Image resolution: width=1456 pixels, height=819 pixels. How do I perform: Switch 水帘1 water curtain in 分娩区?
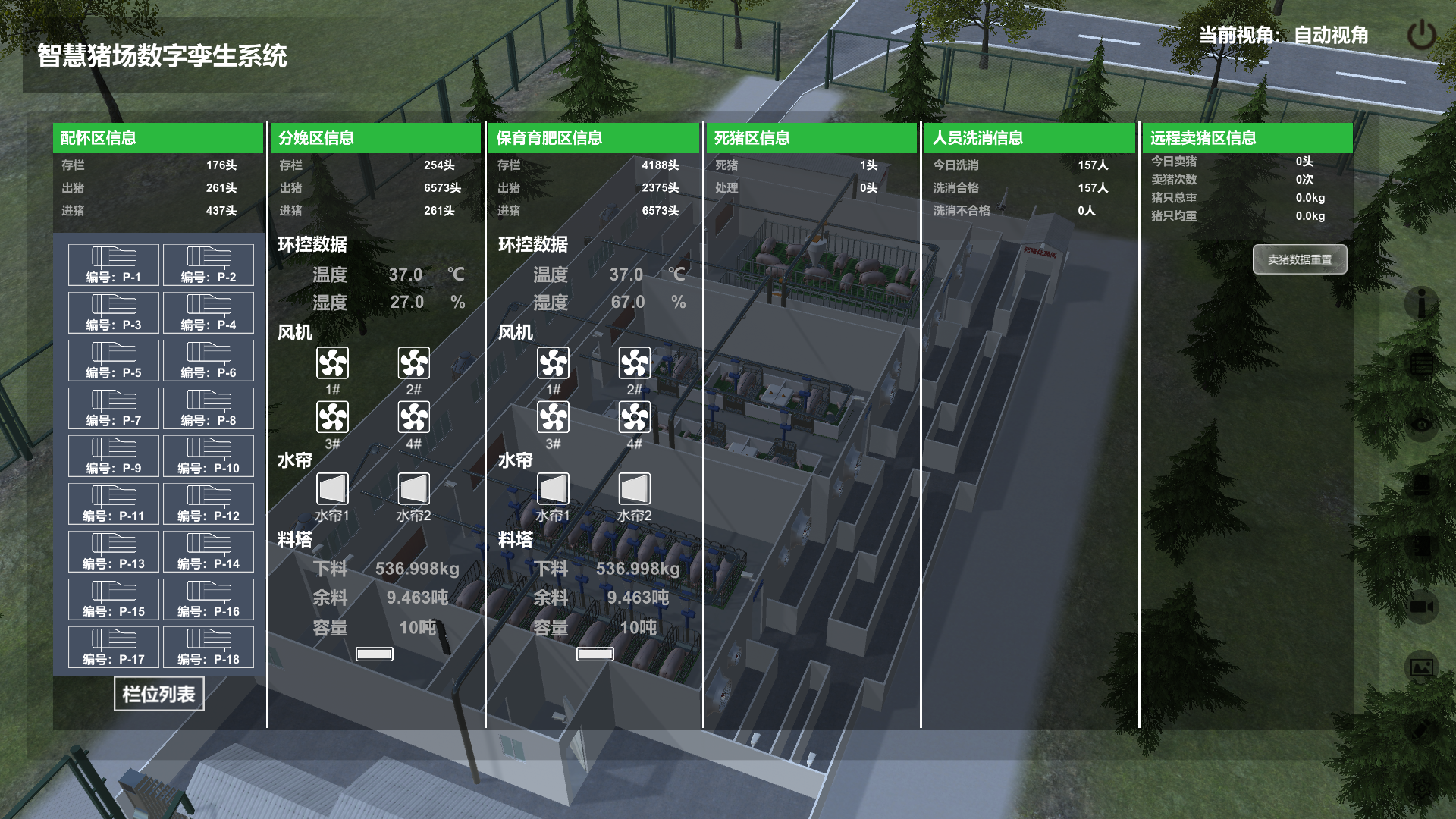click(332, 489)
